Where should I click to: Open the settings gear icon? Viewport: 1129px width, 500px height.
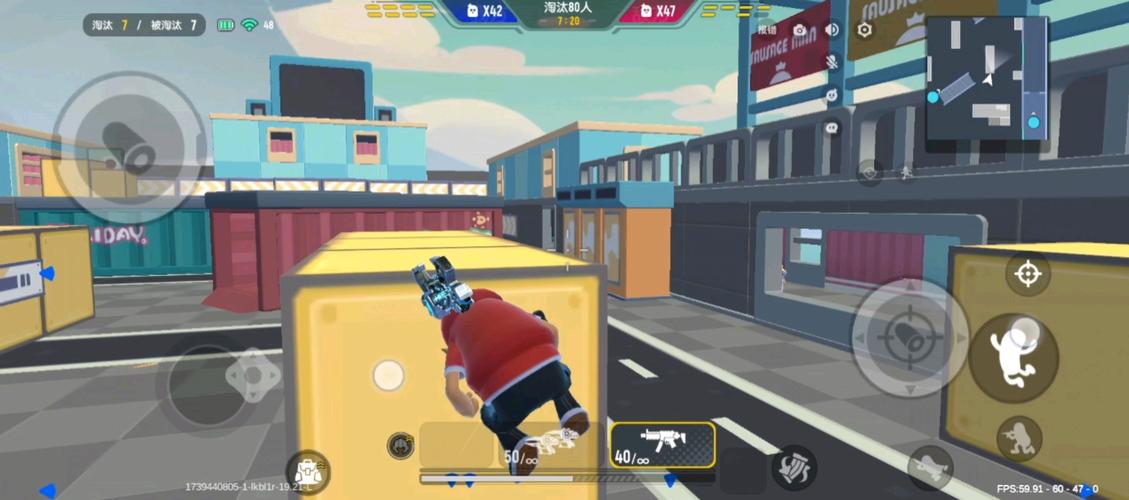click(x=865, y=30)
